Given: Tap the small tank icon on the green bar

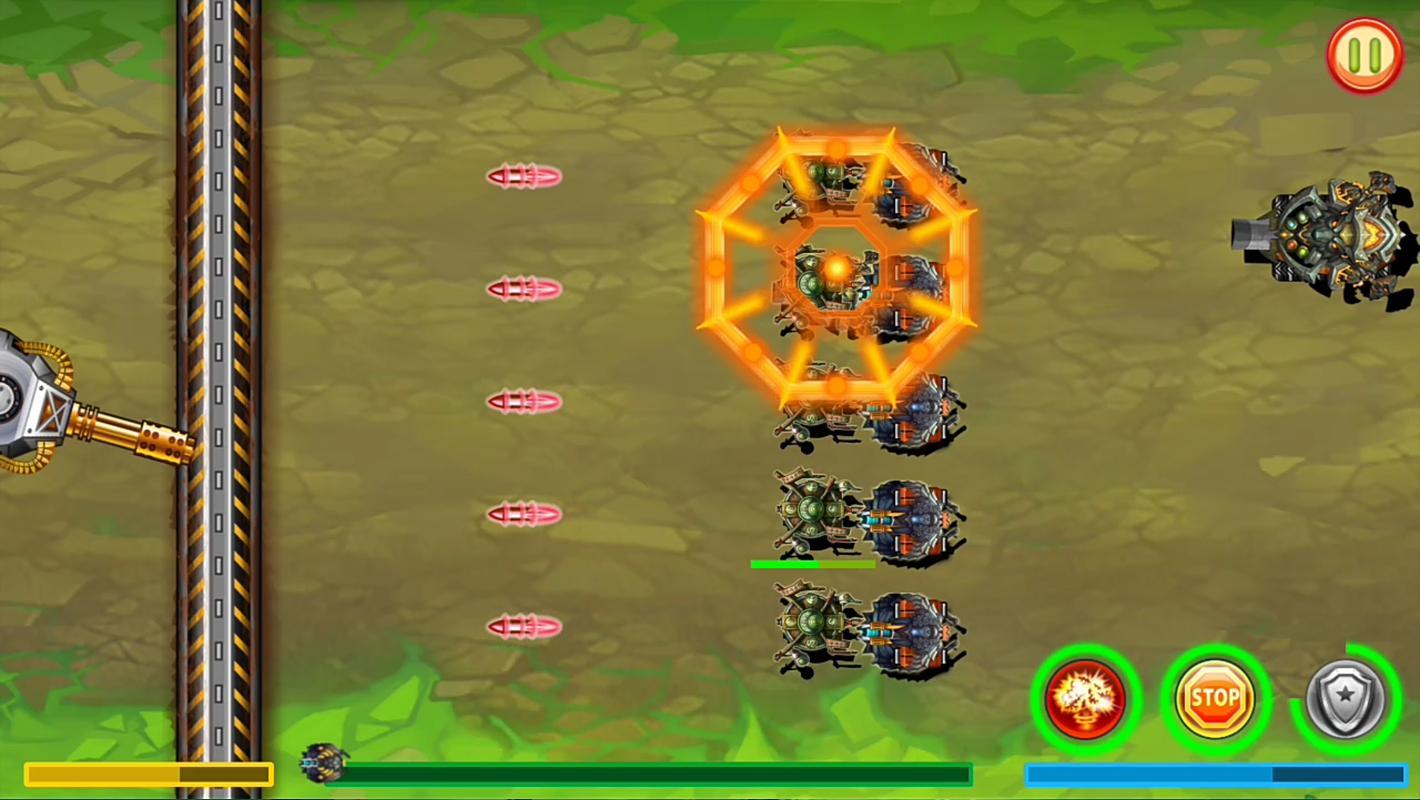Looking at the screenshot, I should 322,763.
